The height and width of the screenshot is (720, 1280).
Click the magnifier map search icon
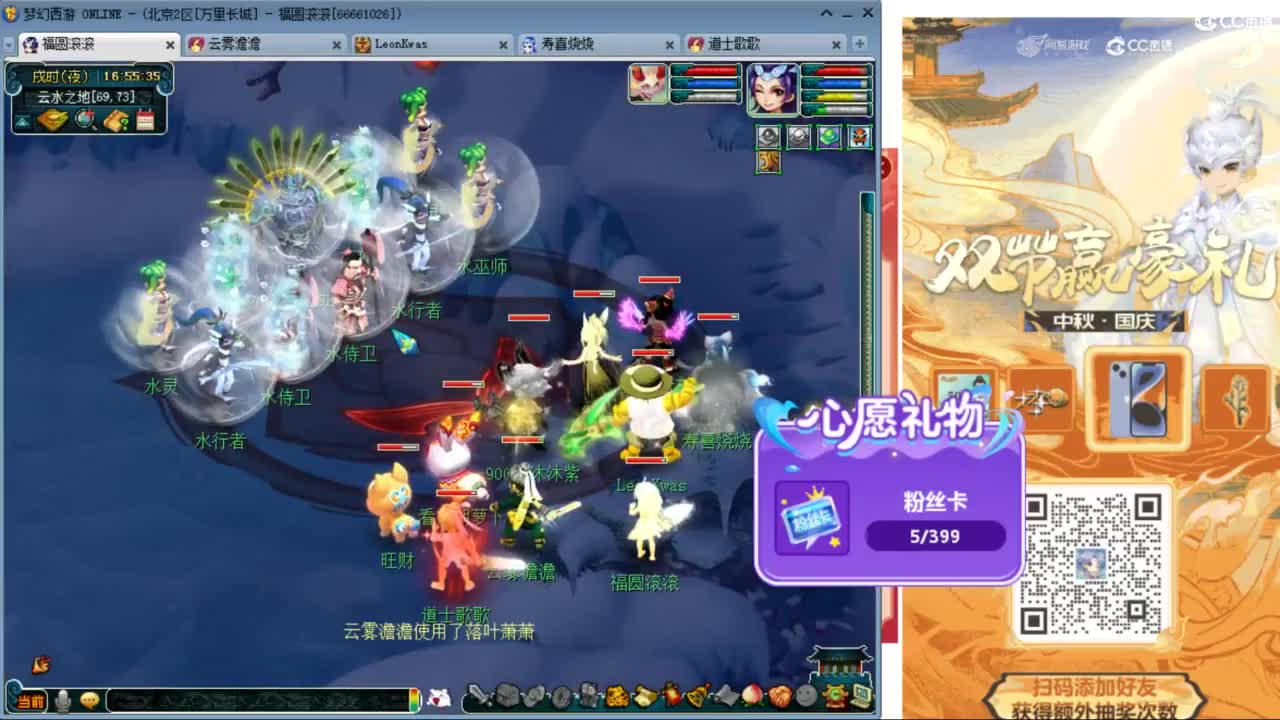click(84, 120)
